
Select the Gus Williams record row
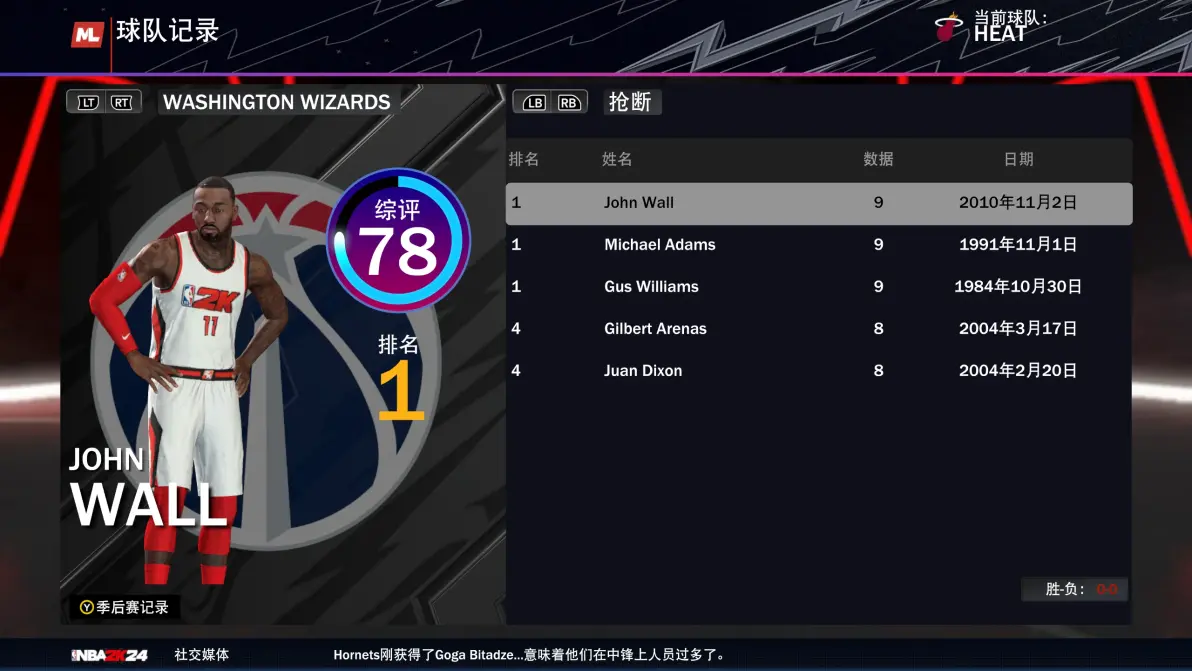point(818,287)
